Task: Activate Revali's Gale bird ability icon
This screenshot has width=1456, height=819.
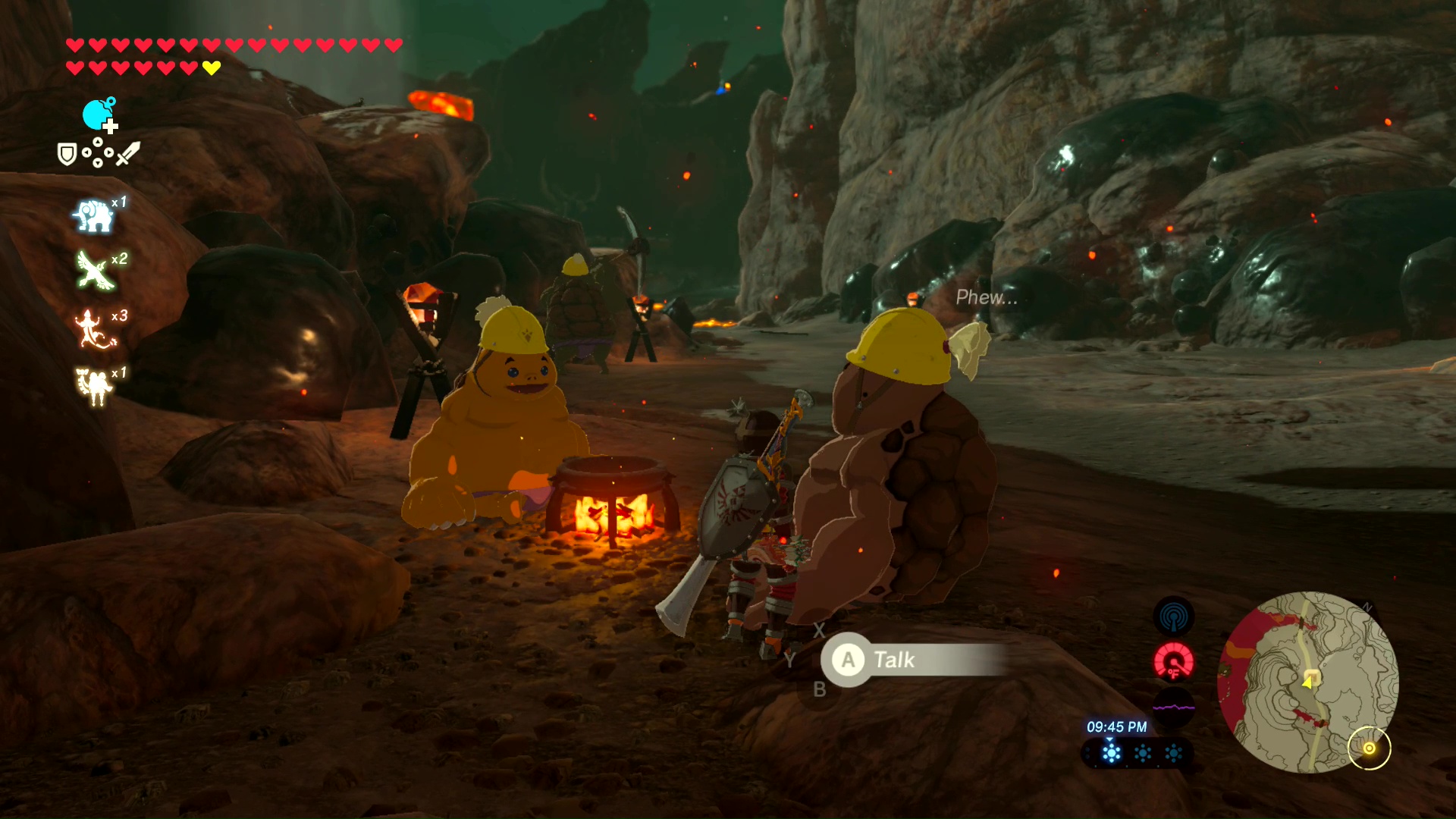Action: [94, 271]
